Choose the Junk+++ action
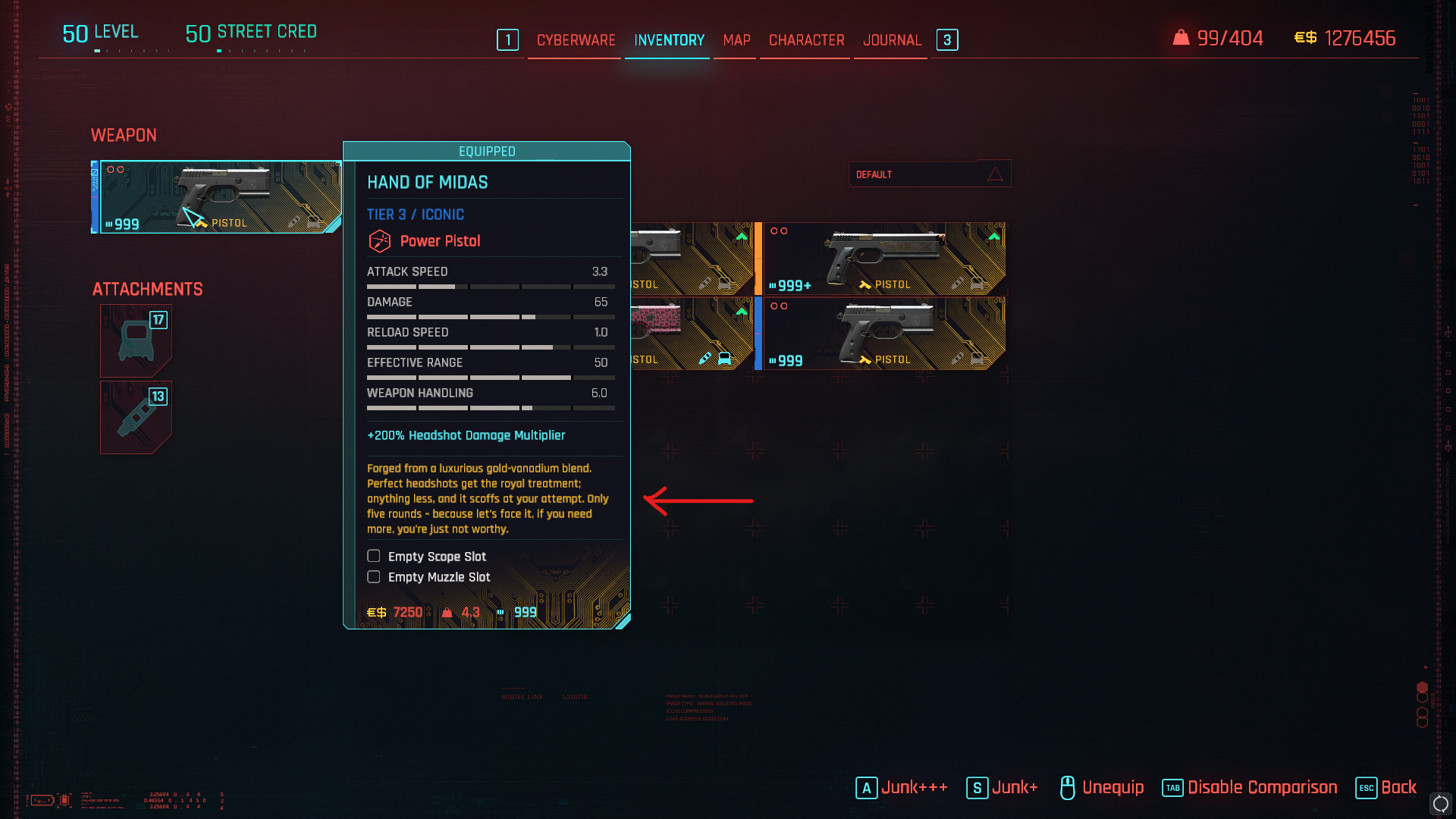 [902, 788]
